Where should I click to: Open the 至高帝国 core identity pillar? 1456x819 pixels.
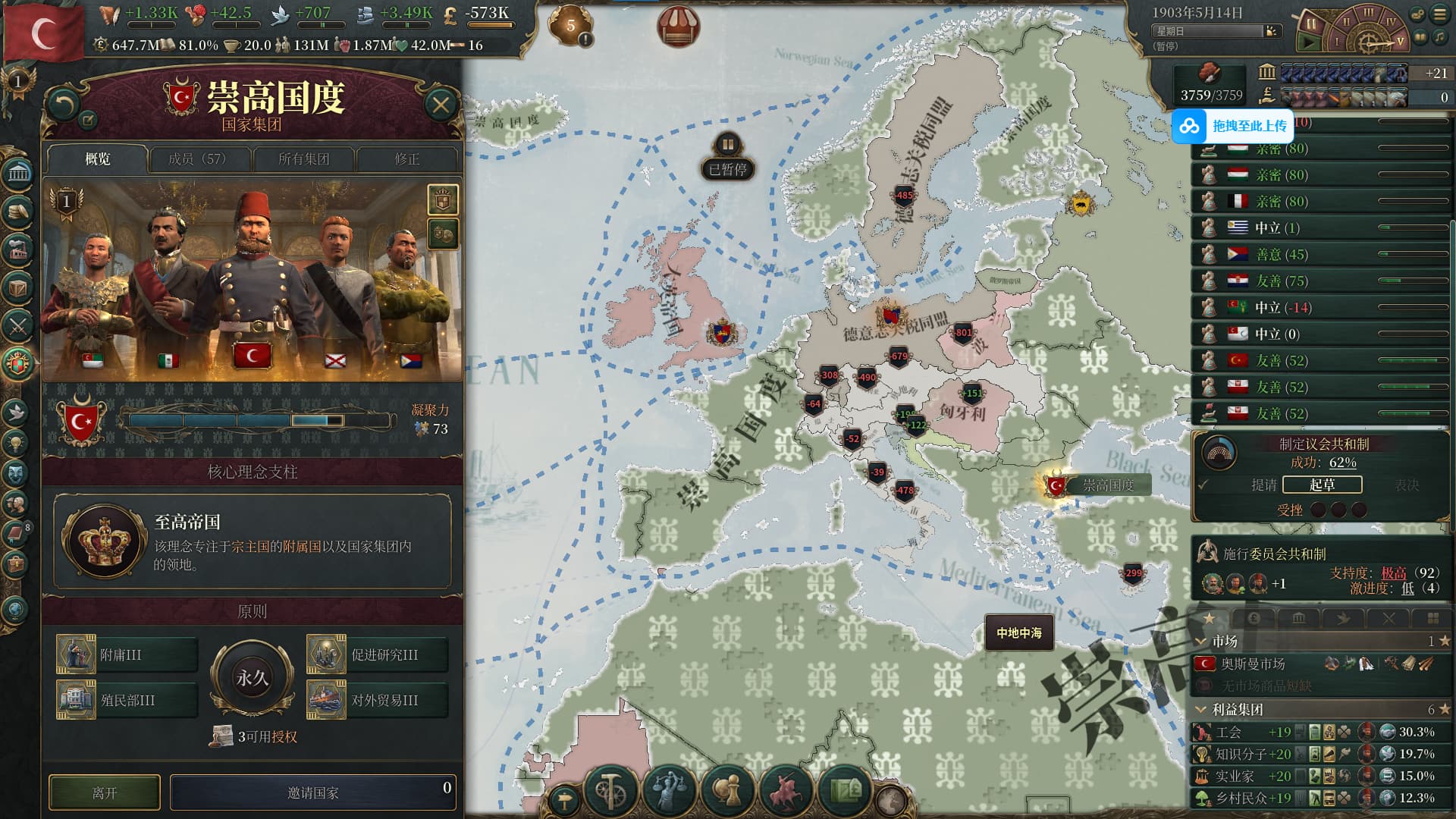252,541
